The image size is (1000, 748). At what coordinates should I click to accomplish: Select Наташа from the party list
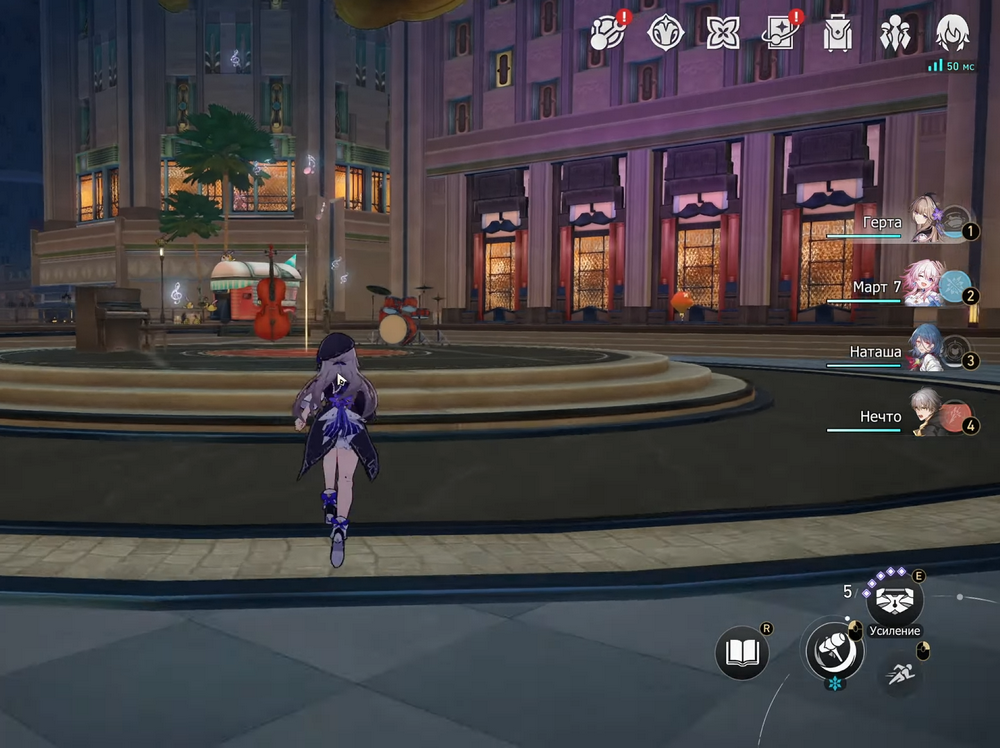click(x=925, y=351)
